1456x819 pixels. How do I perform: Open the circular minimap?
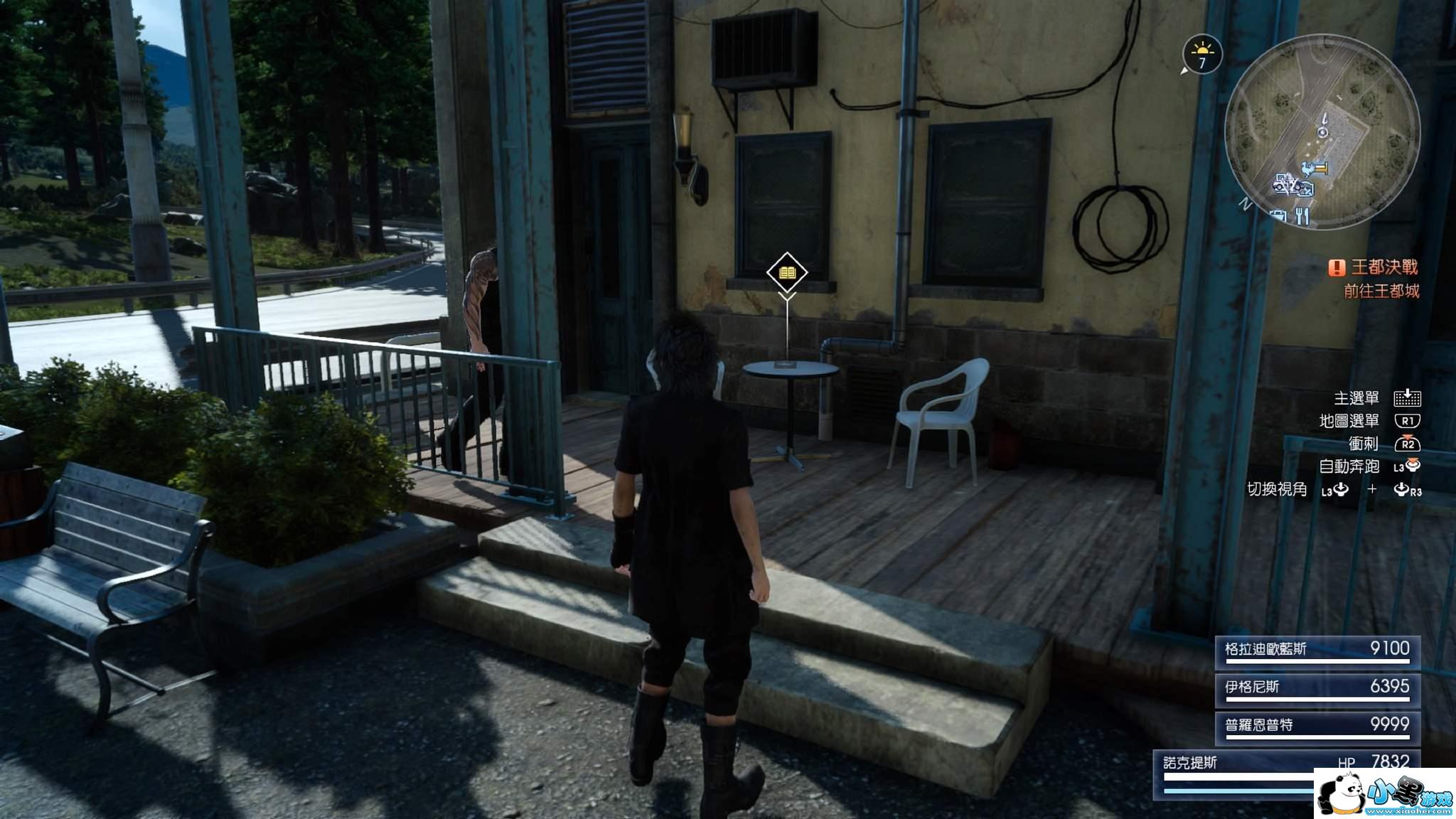click(1322, 132)
